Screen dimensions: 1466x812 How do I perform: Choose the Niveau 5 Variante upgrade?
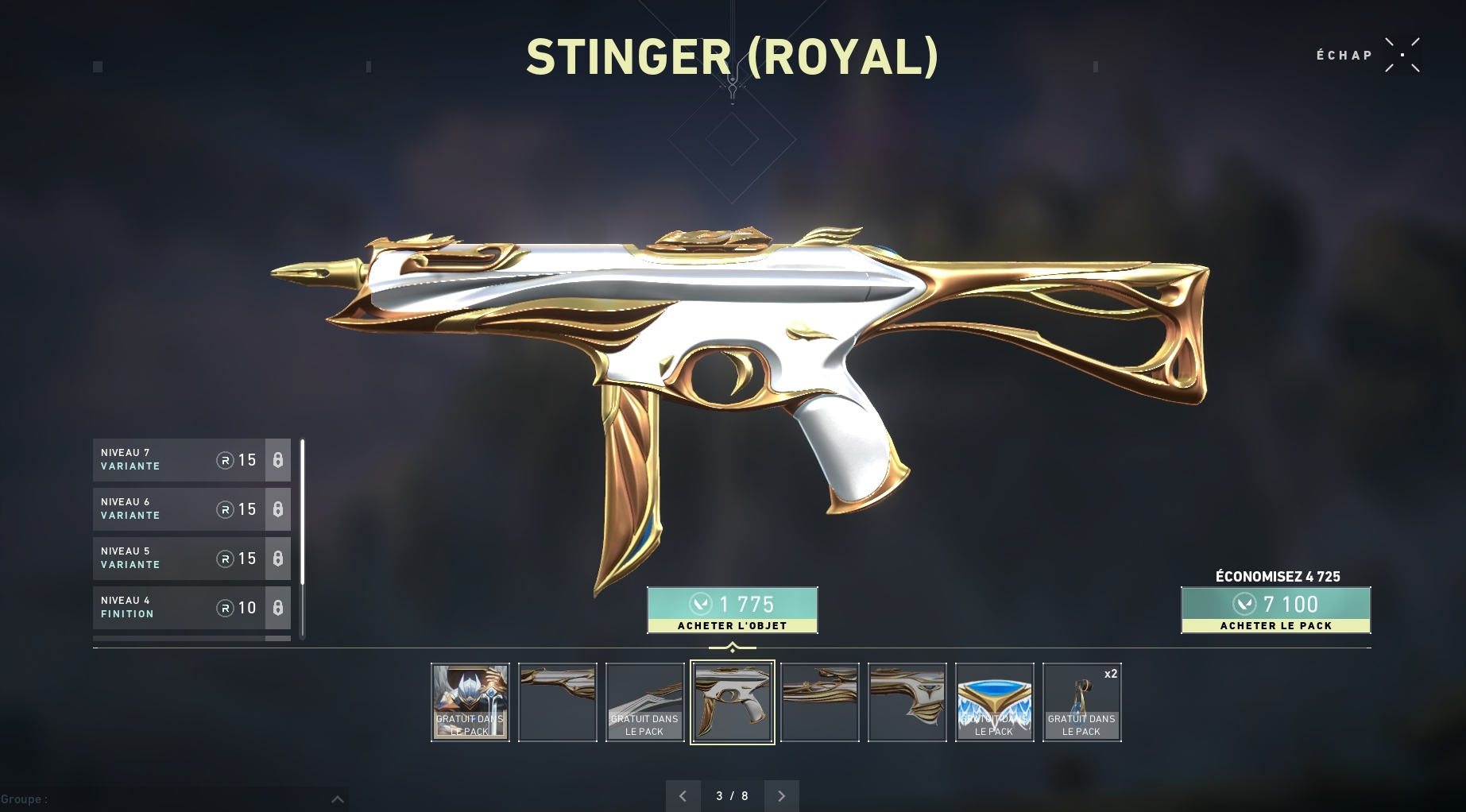pyautogui.click(x=191, y=559)
